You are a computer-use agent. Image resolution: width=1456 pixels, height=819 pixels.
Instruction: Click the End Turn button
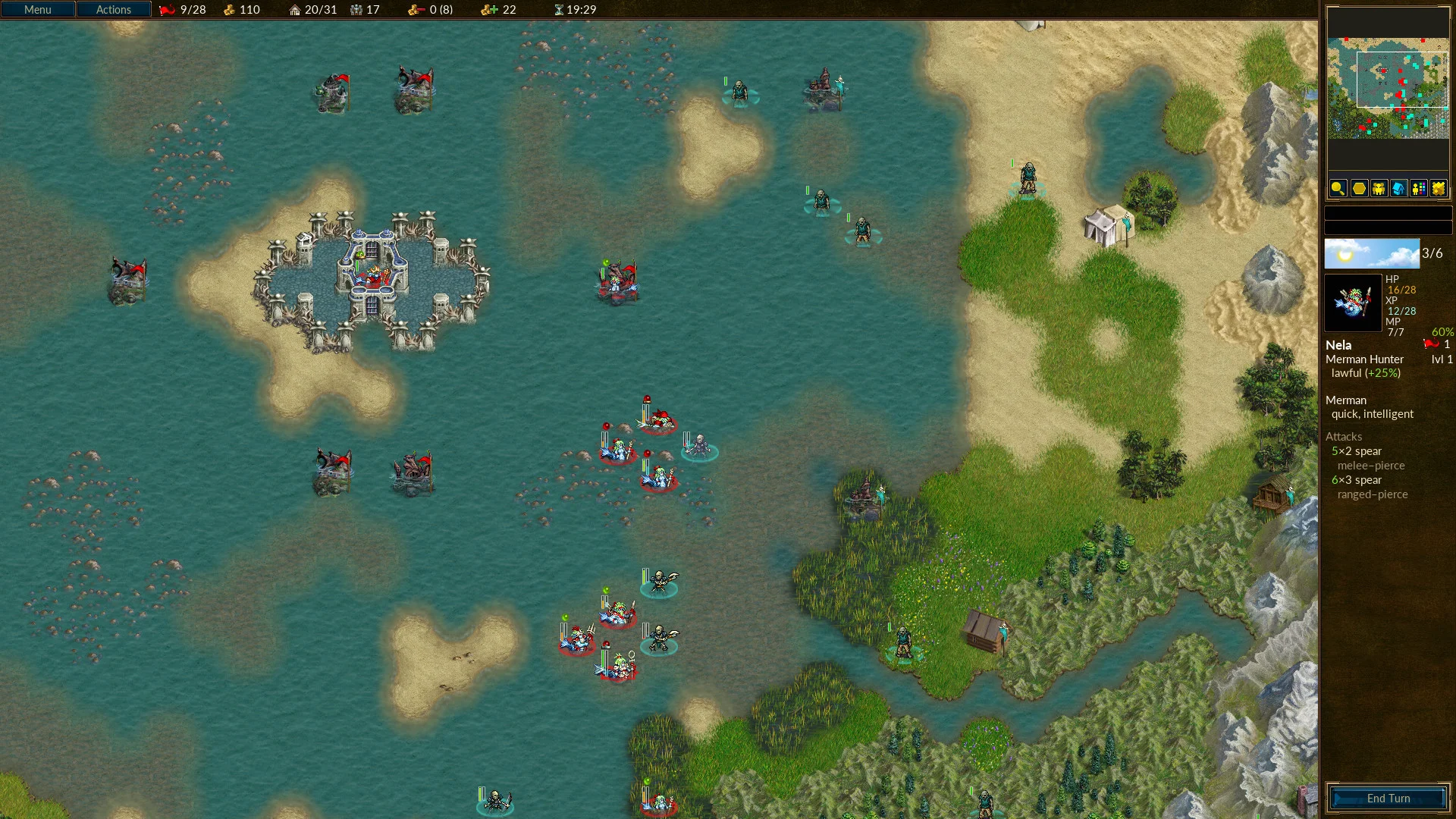pos(1388,799)
